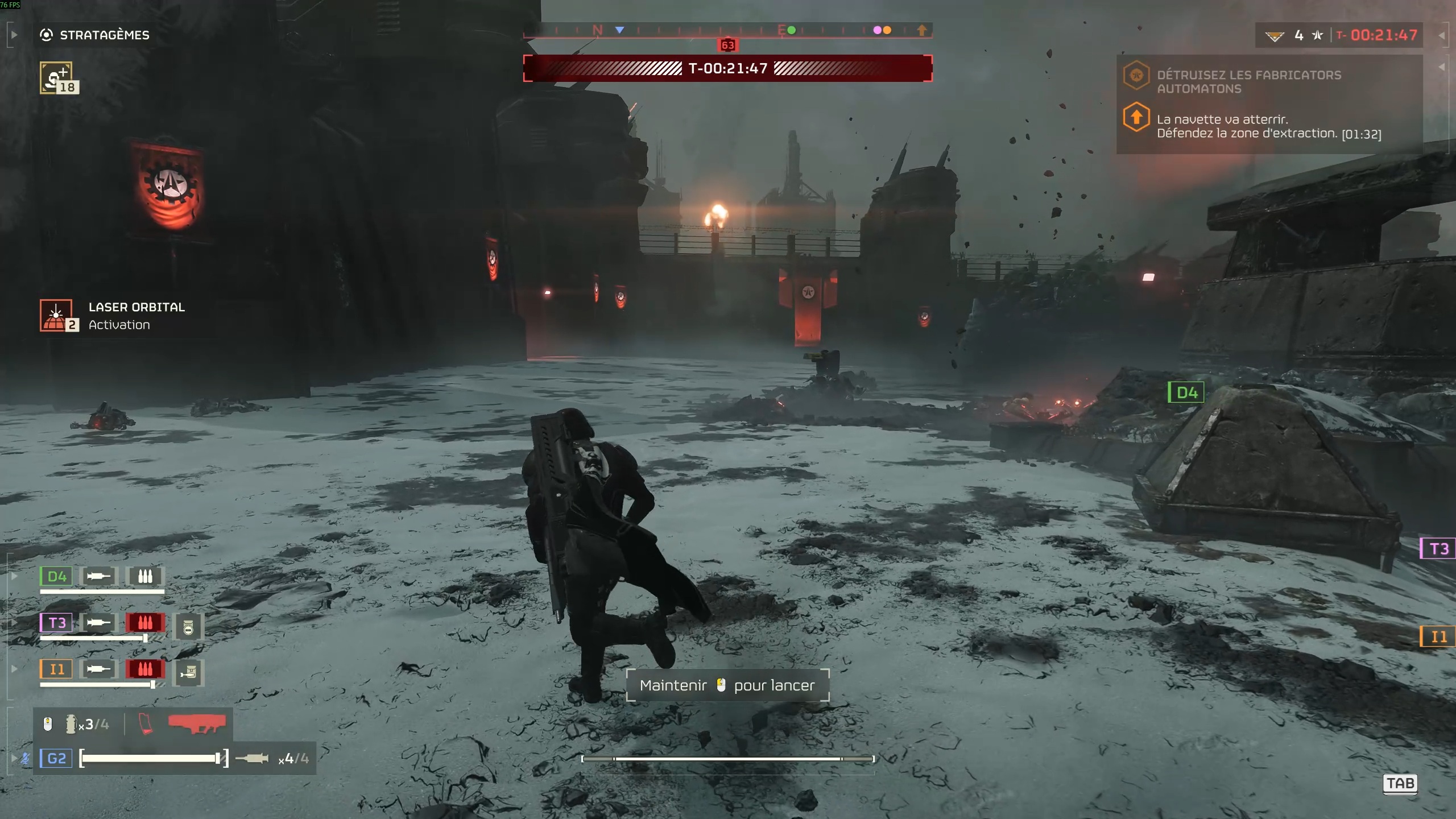Screen dimensions: 1456x819
Task: Click the G2 player tag
Action: [56, 758]
